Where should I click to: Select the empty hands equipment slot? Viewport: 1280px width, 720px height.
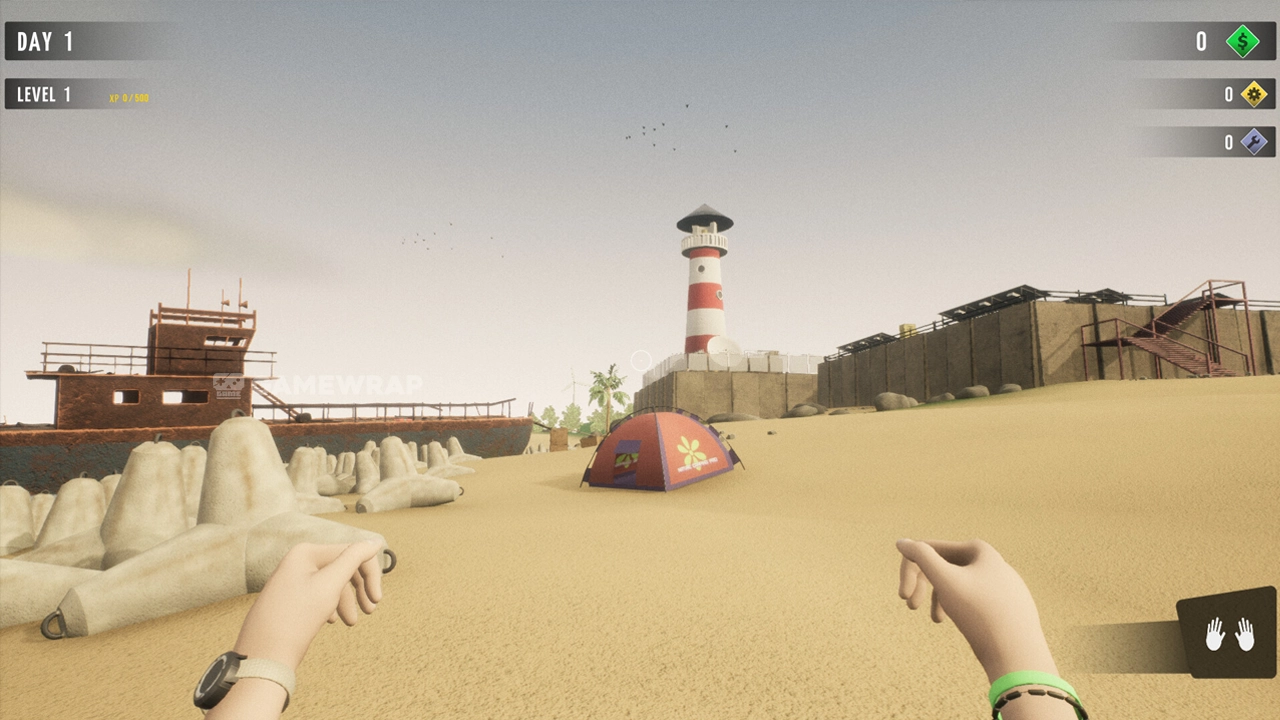click(x=1228, y=634)
